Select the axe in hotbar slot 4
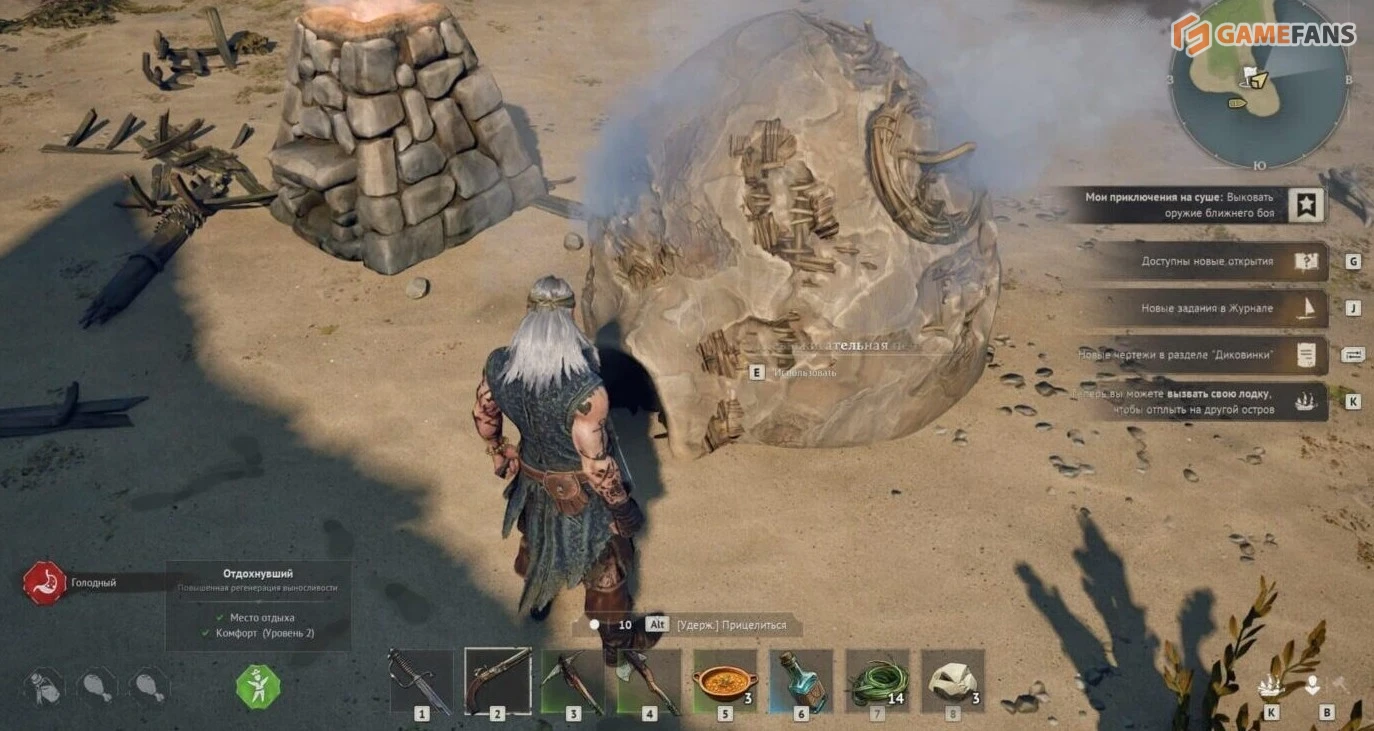Screen dimensions: 1374x731 pos(649,681)
